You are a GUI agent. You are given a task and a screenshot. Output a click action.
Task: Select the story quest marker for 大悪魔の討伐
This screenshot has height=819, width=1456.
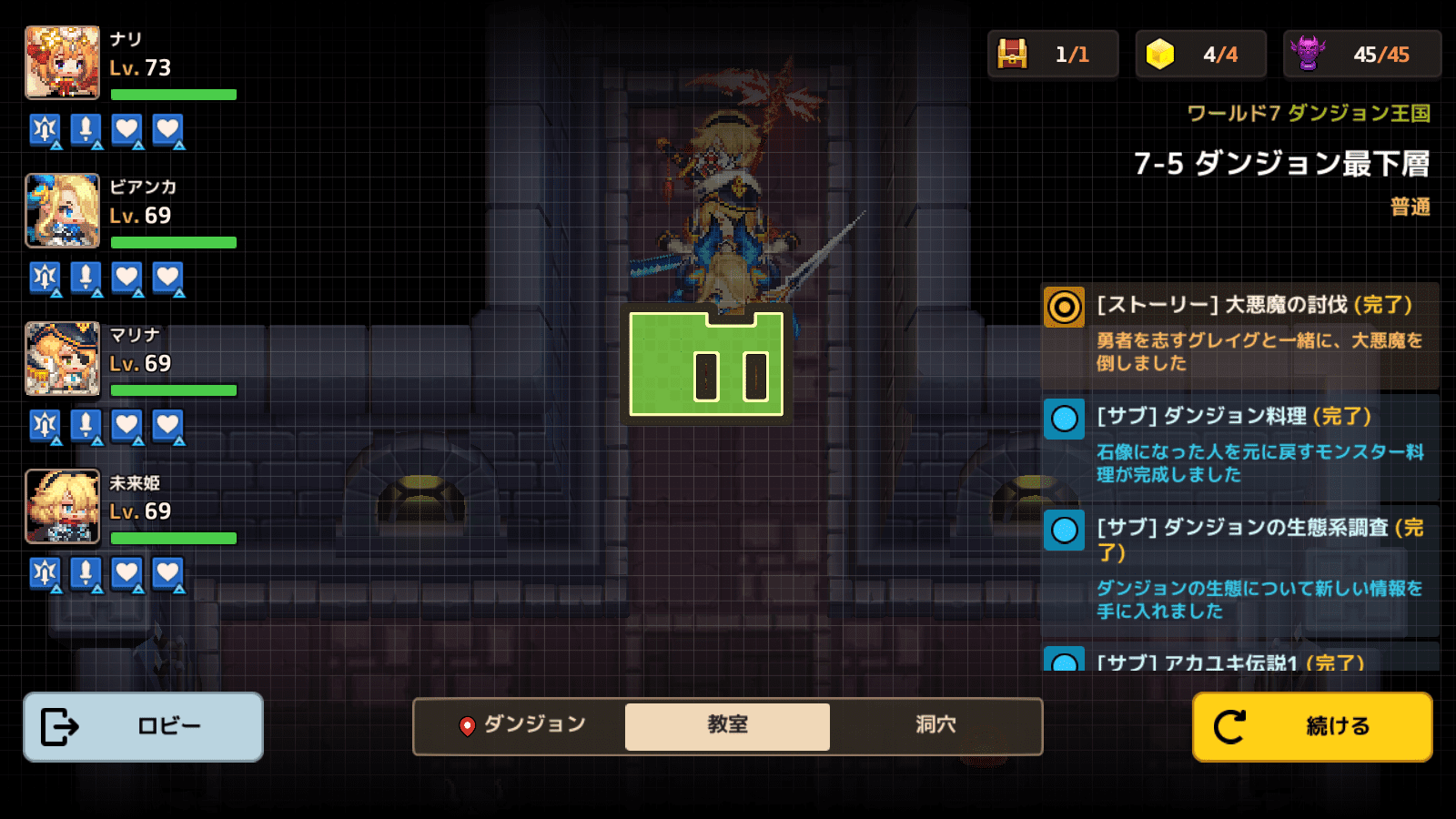pyautogui.click(x=1064, y=306)
